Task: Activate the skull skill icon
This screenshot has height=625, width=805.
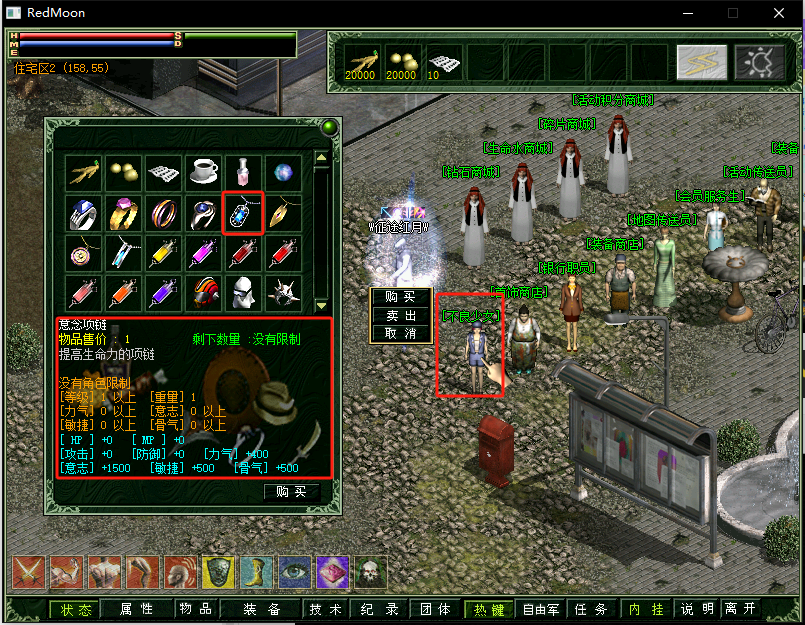Action: click(370, 572)
